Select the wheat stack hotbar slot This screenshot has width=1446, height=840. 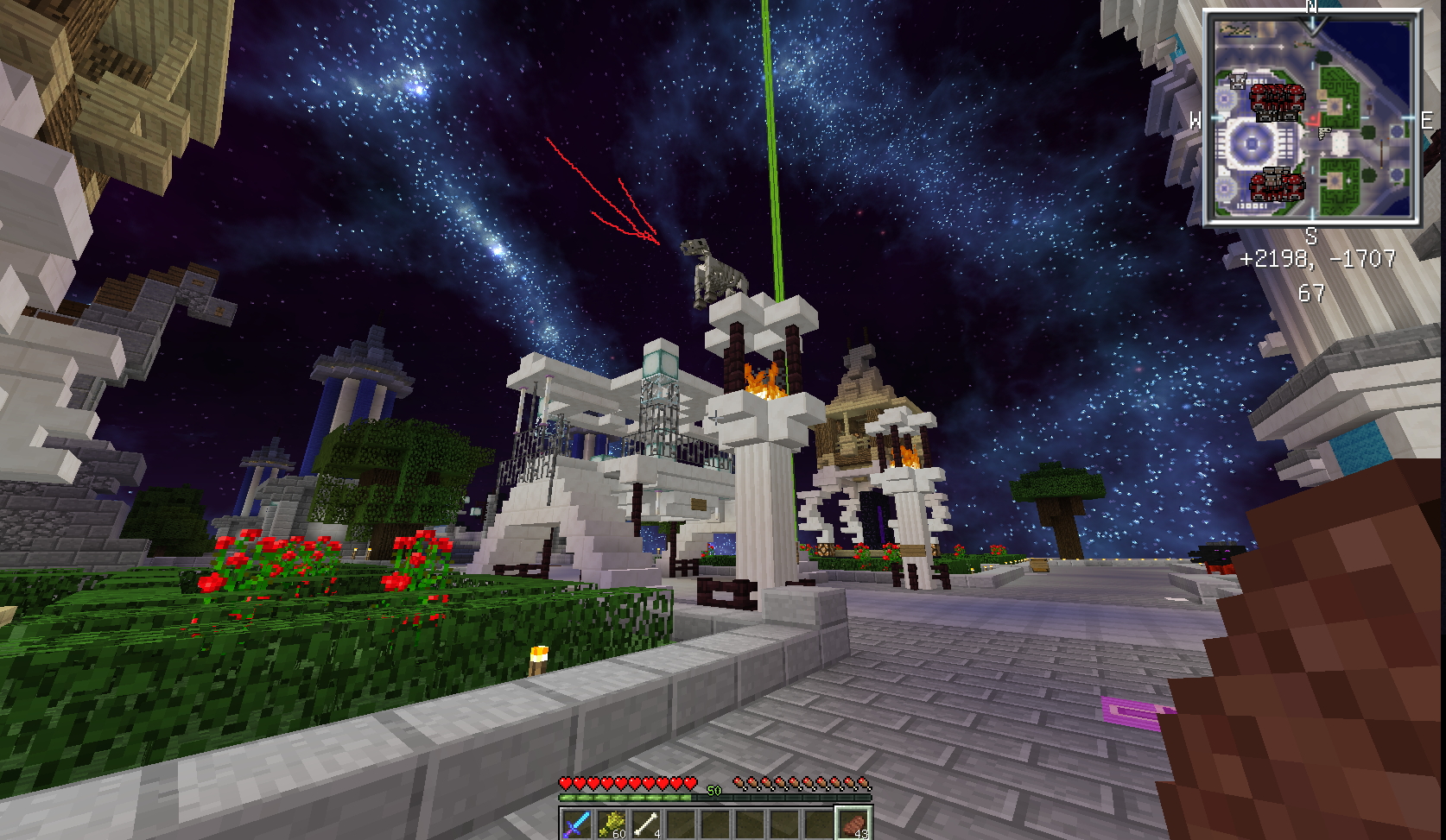[612, 824]
